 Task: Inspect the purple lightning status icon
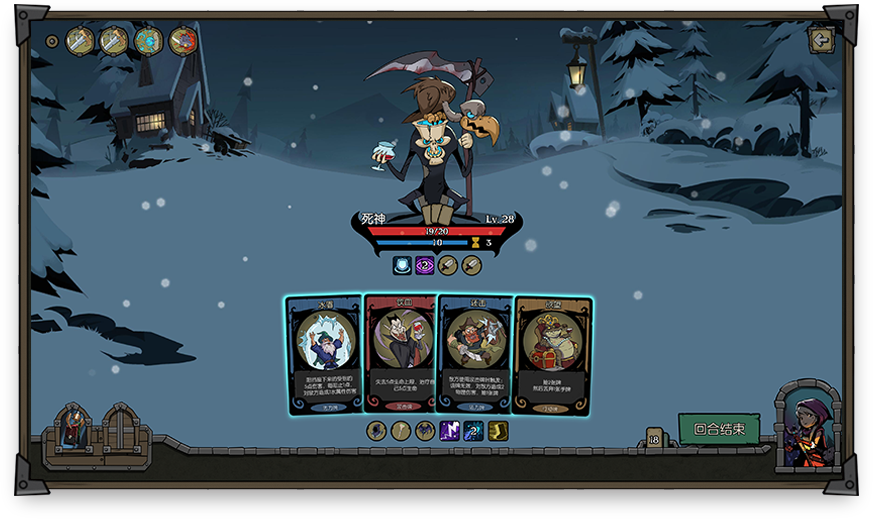(x=450, y=431)
